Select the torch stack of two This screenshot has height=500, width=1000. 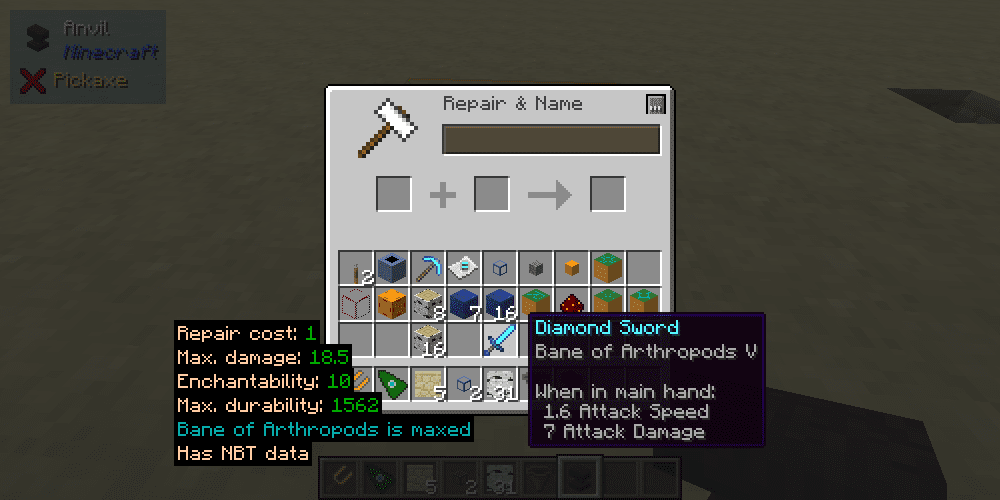[356, 269]
